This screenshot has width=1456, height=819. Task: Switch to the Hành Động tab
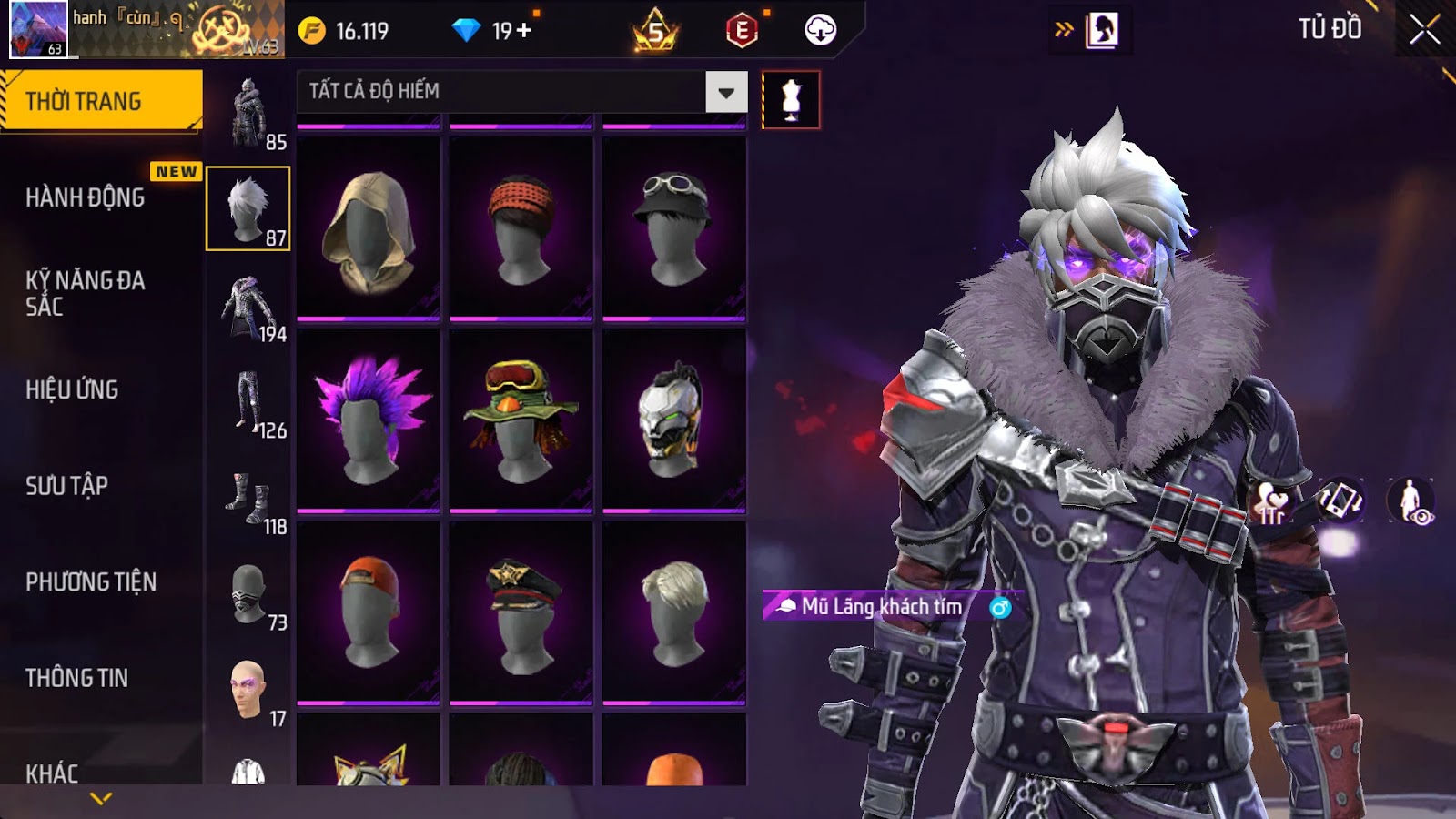click(x=86, y=197)
